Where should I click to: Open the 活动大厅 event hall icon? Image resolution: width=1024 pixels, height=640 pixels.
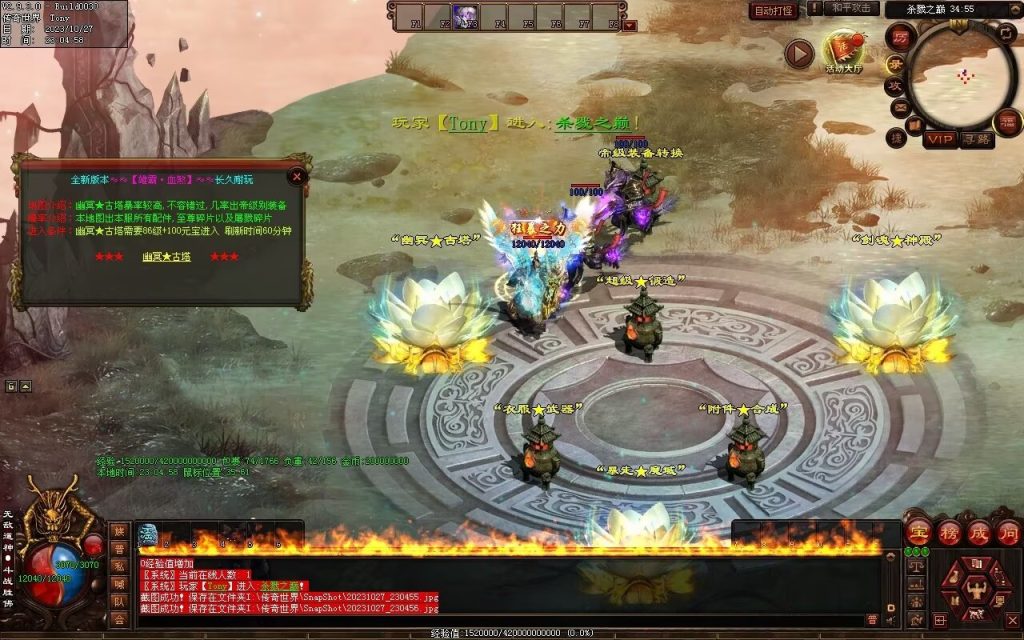click(841, 52)
